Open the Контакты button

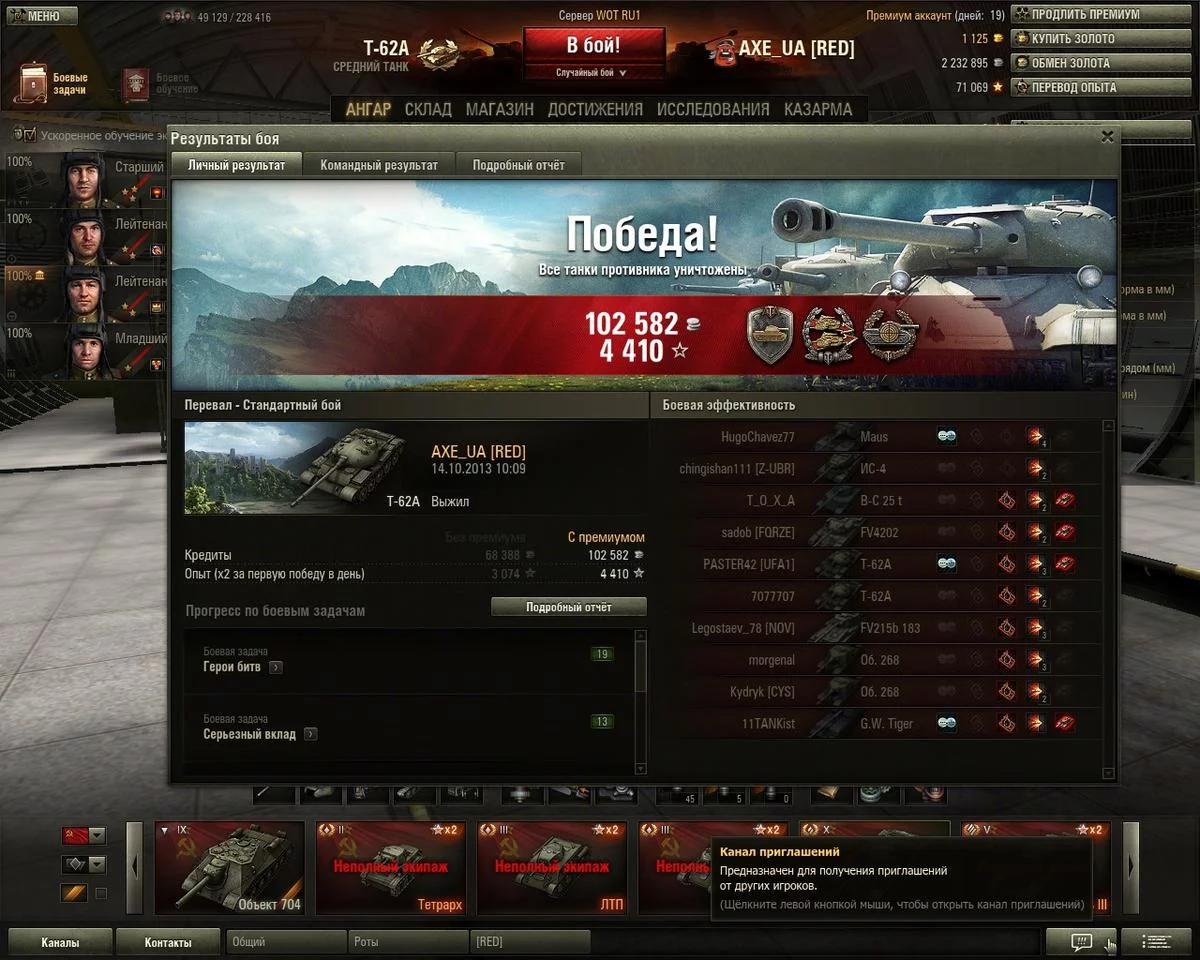pyautogui.click(x=167, y=942)
